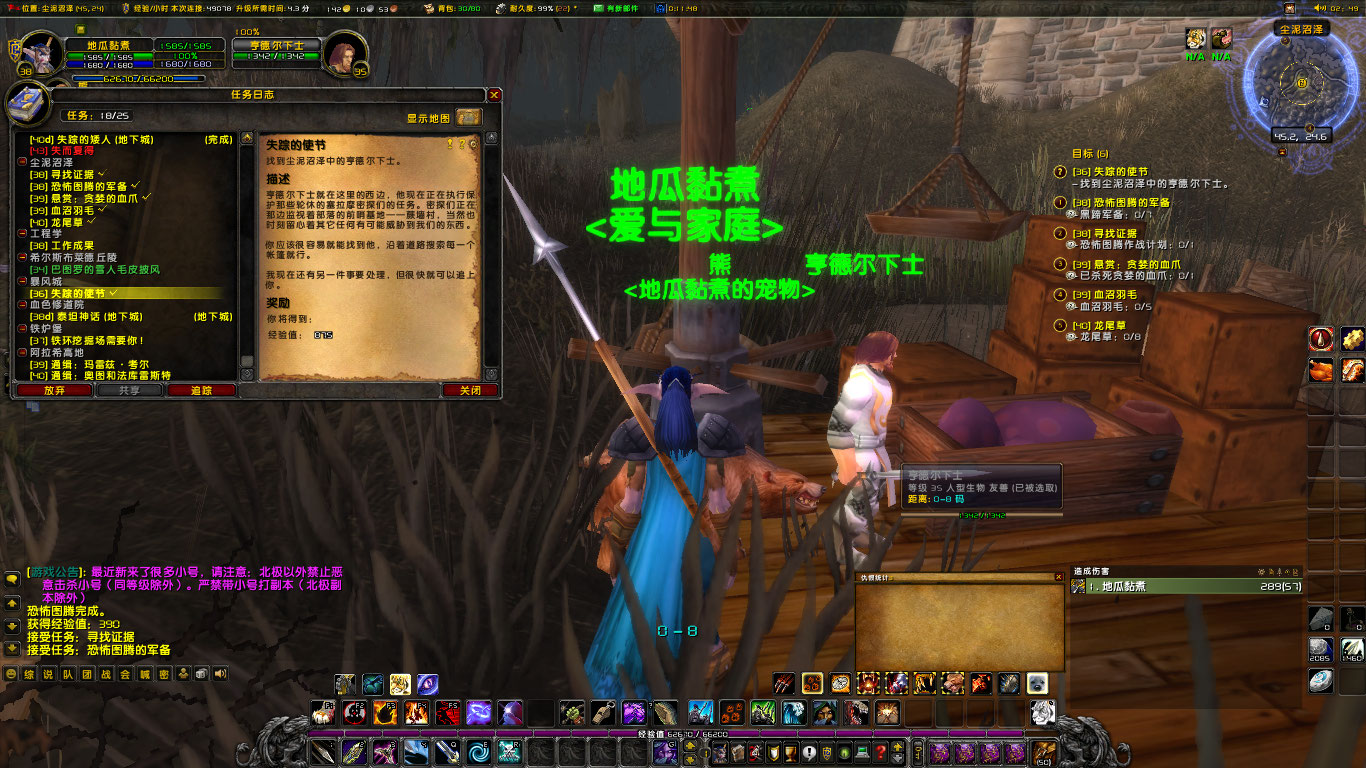This screenshot has height=768, width=1366.
Task: Mute sound with the speaker icon
Action: coord(220,674)
